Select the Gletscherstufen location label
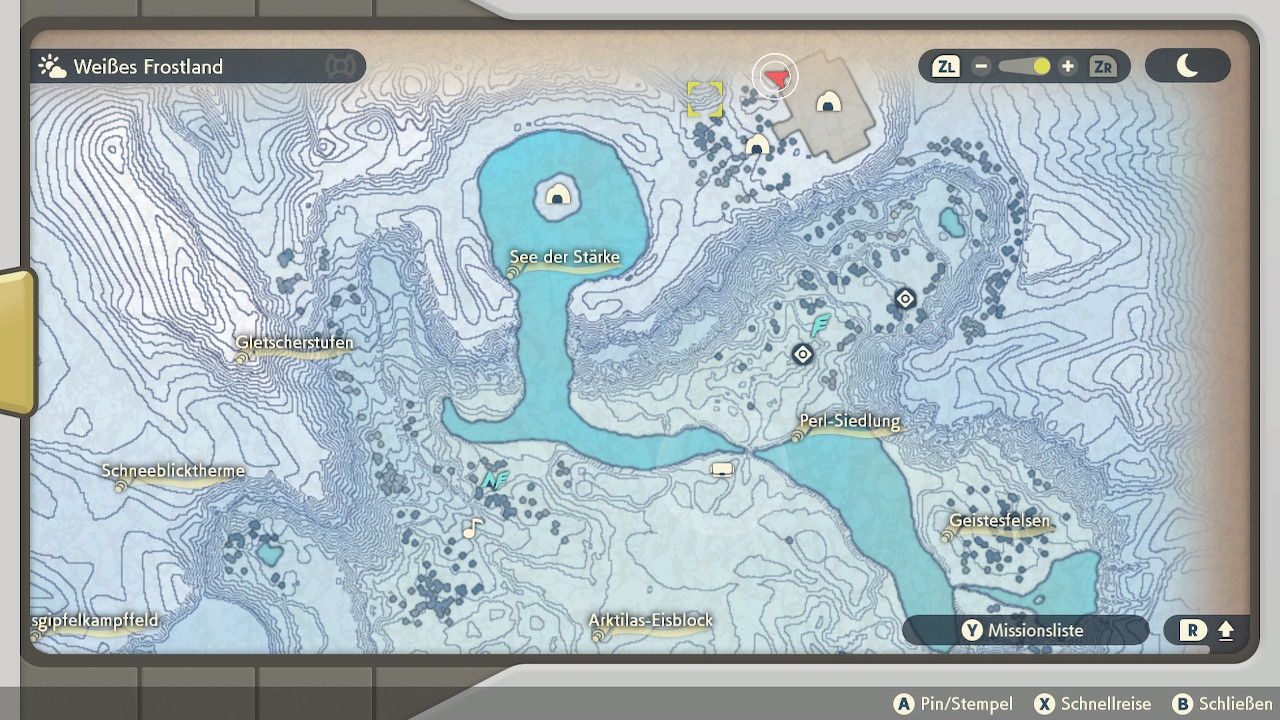 [x=294, y=344]
